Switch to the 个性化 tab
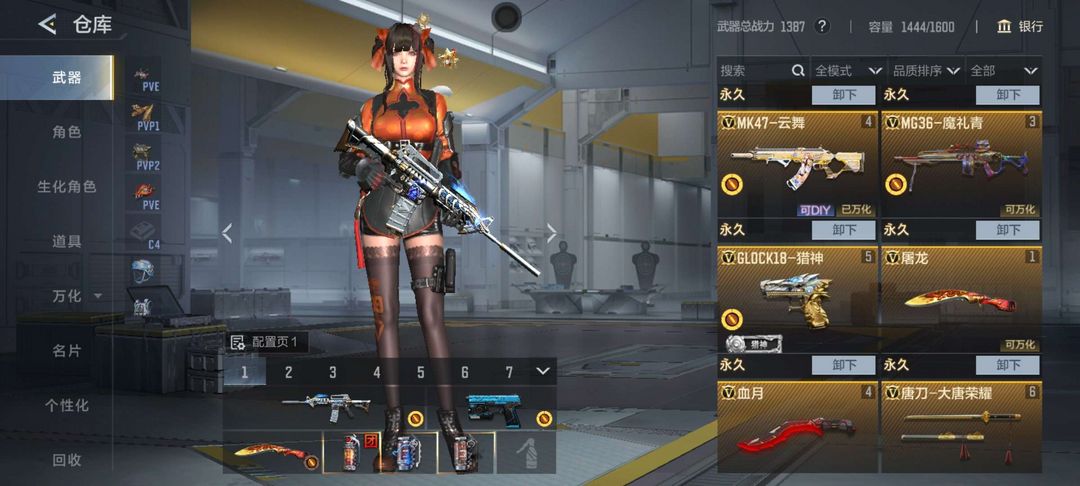This screenshot has width=1080, height=486. click(x=67, y=405)
